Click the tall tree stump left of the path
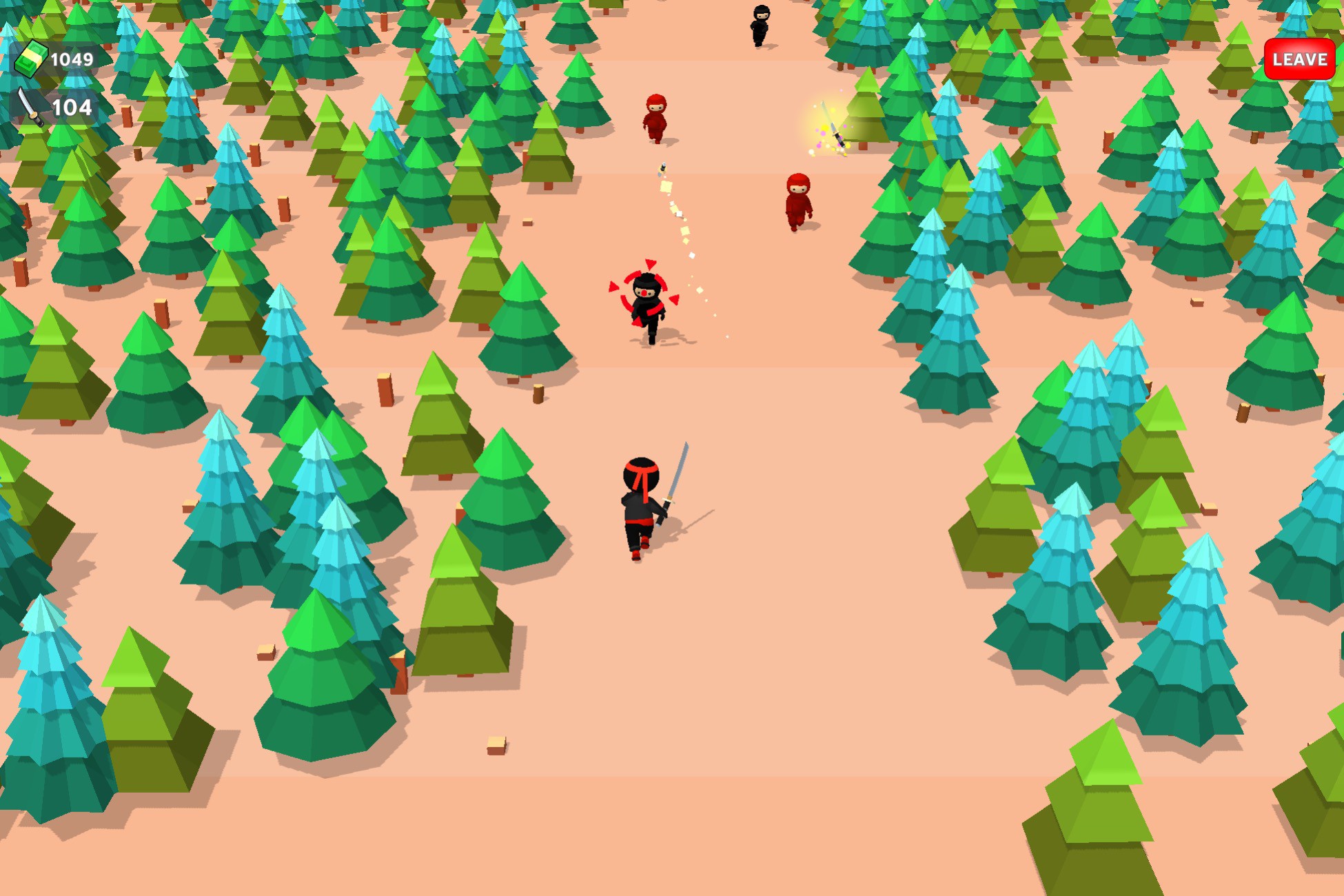 (x=384, y=389)
